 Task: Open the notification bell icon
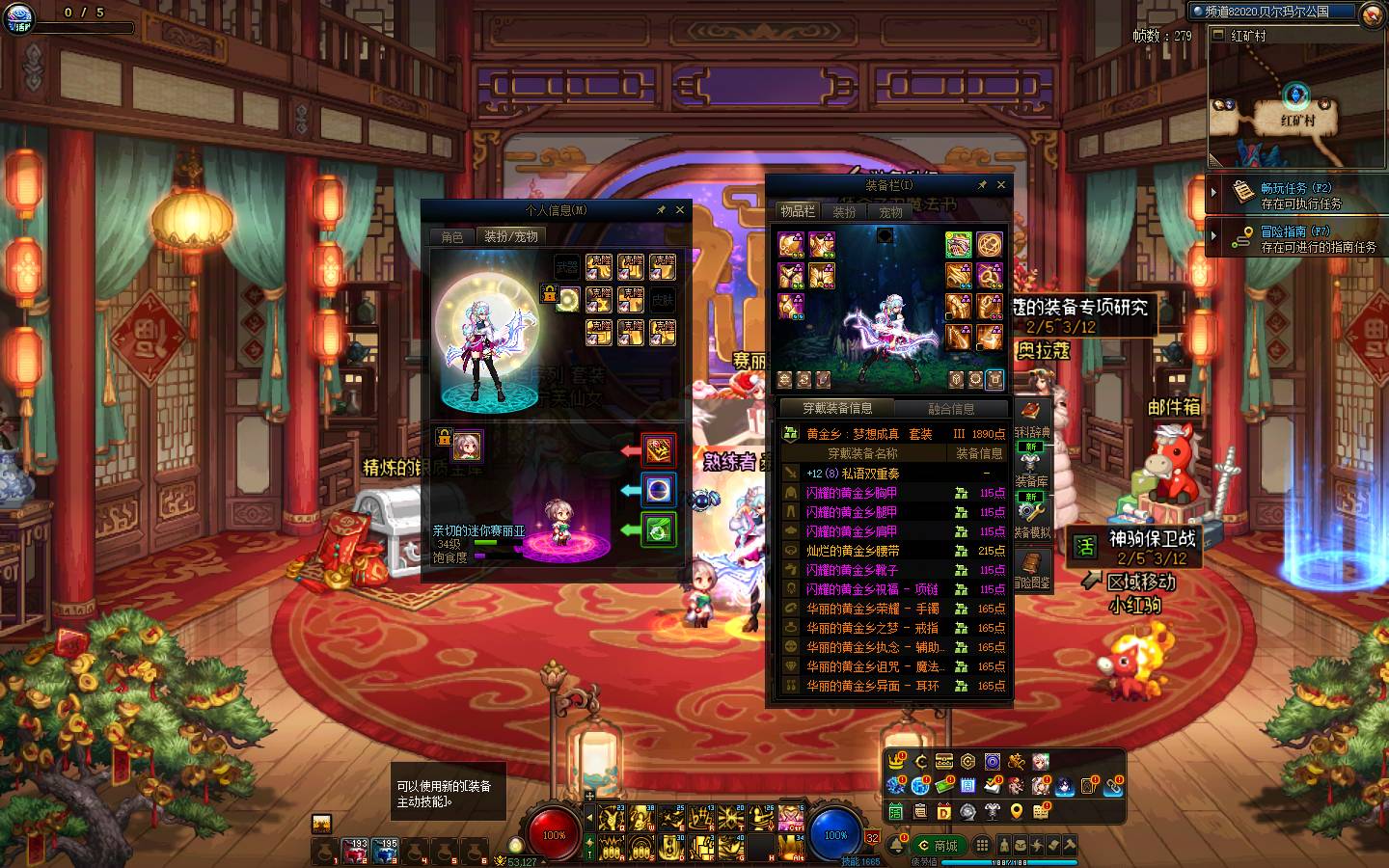897,846
